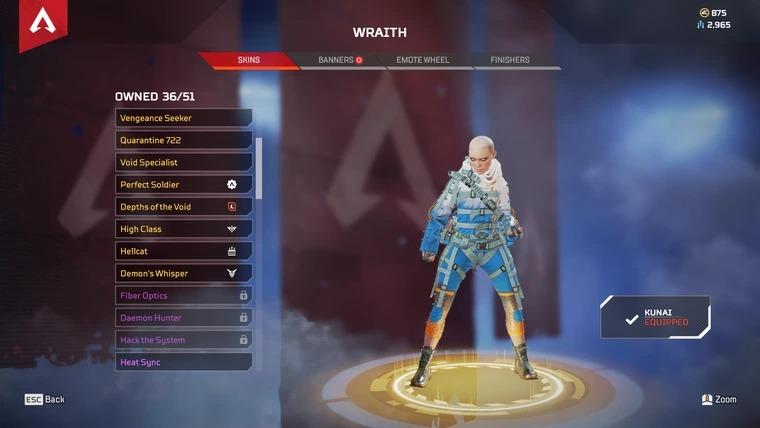Image resolution: width=760 pixels, height=428 pixels.
Task: Select the Hellcat skin
Action: pos(183,251)
